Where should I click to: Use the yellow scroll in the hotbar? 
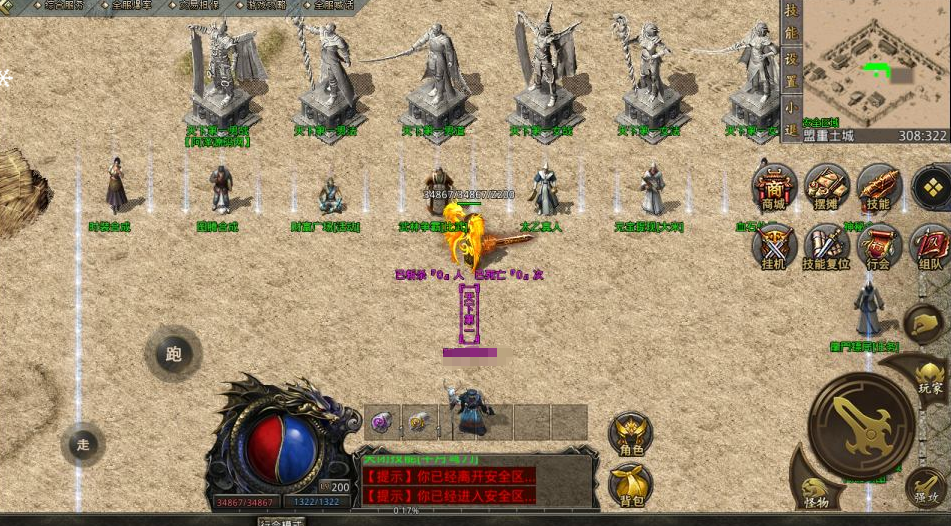tap(418, 422)
